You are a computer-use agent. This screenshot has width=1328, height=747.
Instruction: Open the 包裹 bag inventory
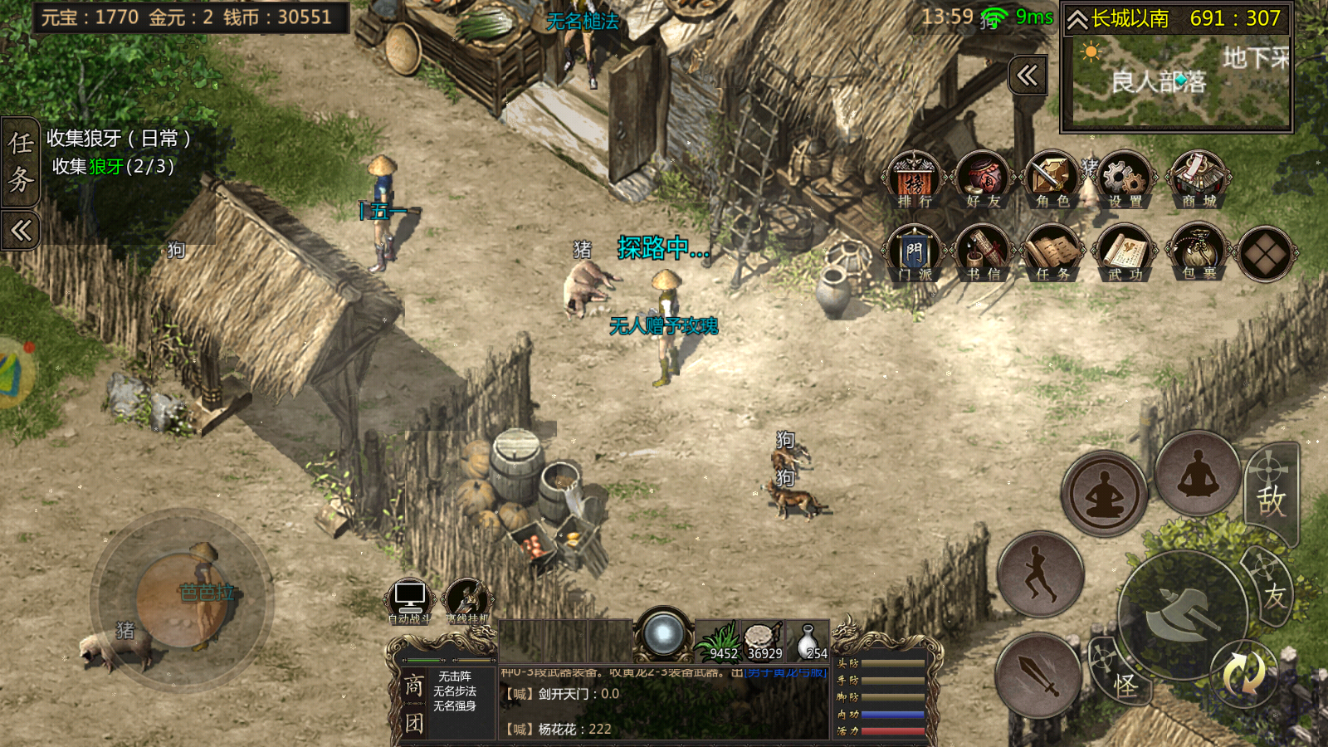click(x=1196, y=252)
